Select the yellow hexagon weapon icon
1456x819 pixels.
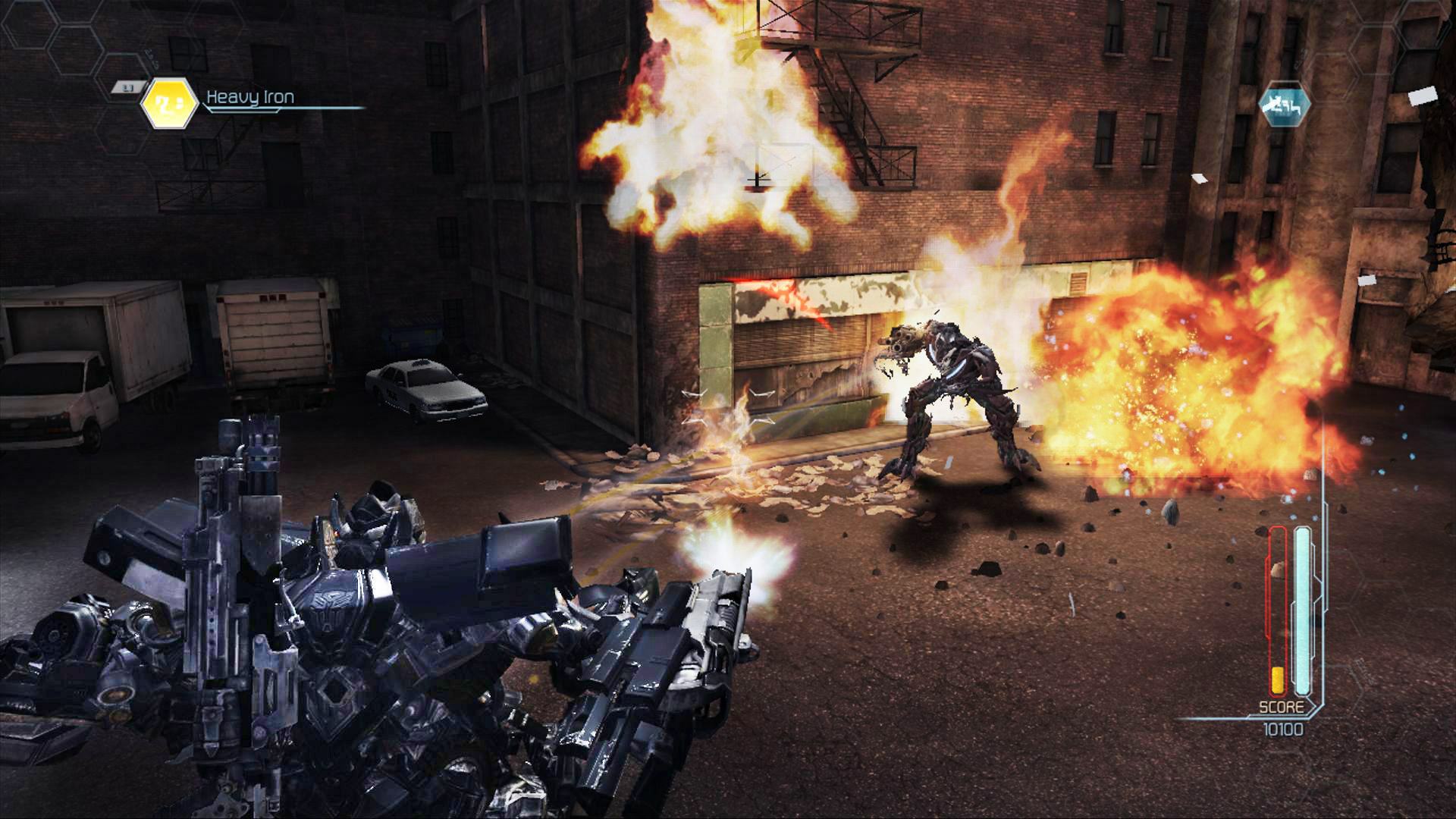170,103
